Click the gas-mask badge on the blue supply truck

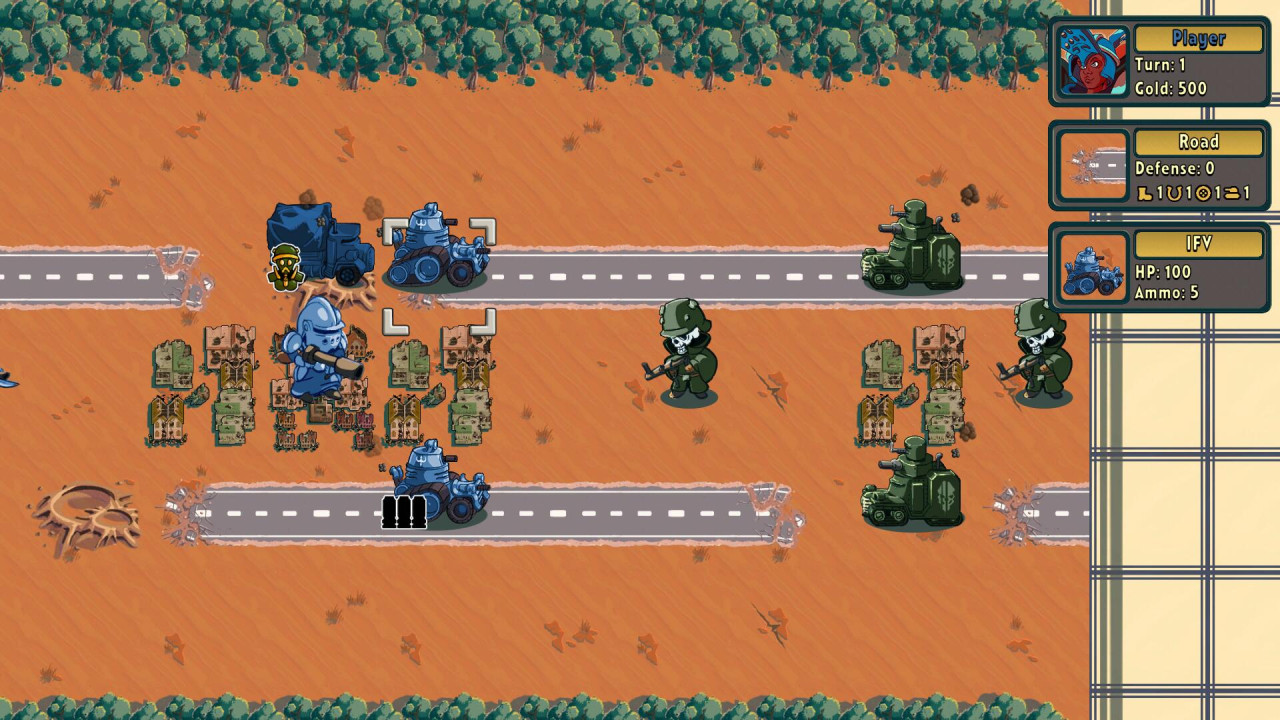pyautogui.click(x=286, y=268)
